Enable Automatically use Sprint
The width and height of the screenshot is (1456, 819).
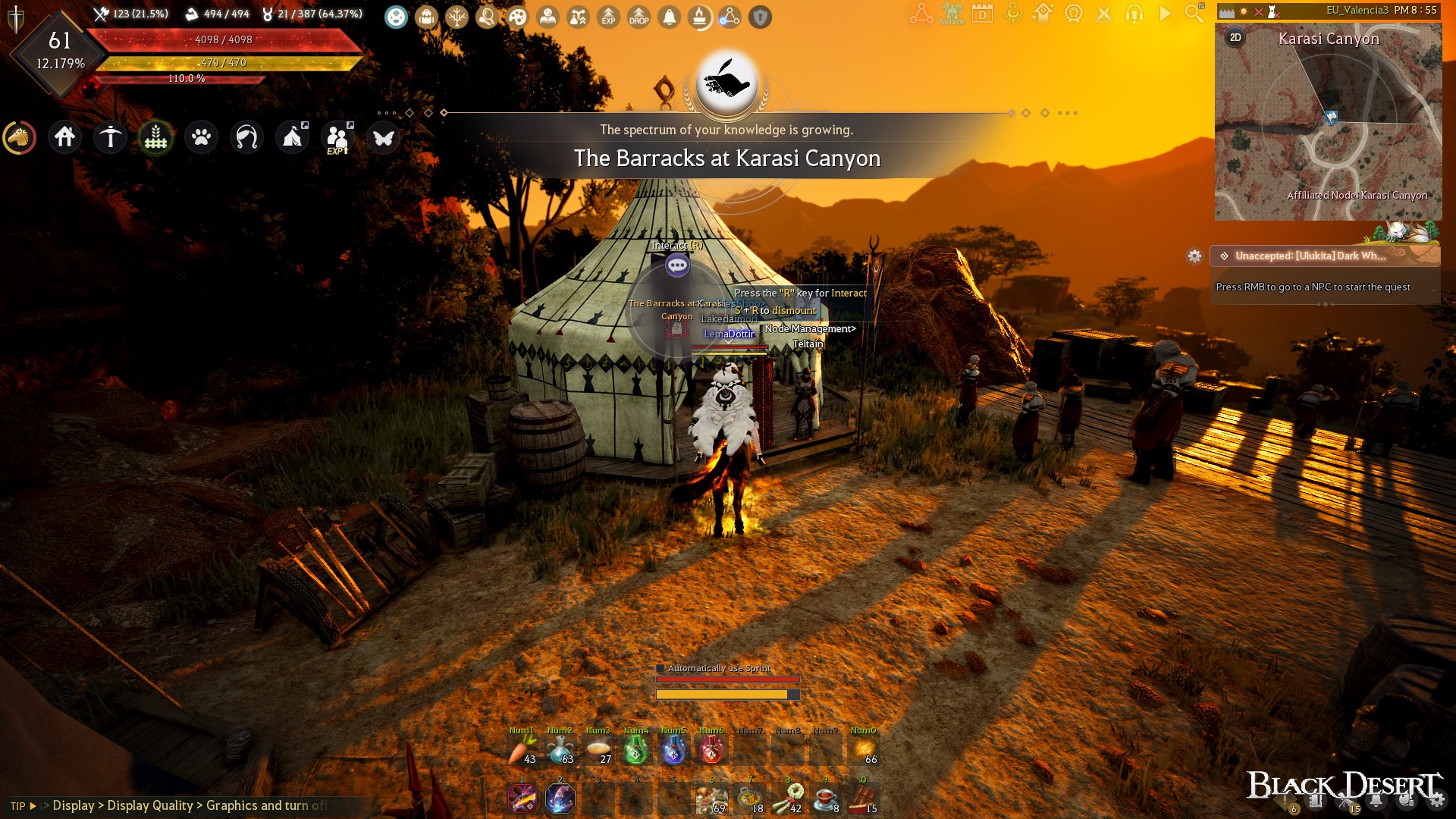point(661,669)
